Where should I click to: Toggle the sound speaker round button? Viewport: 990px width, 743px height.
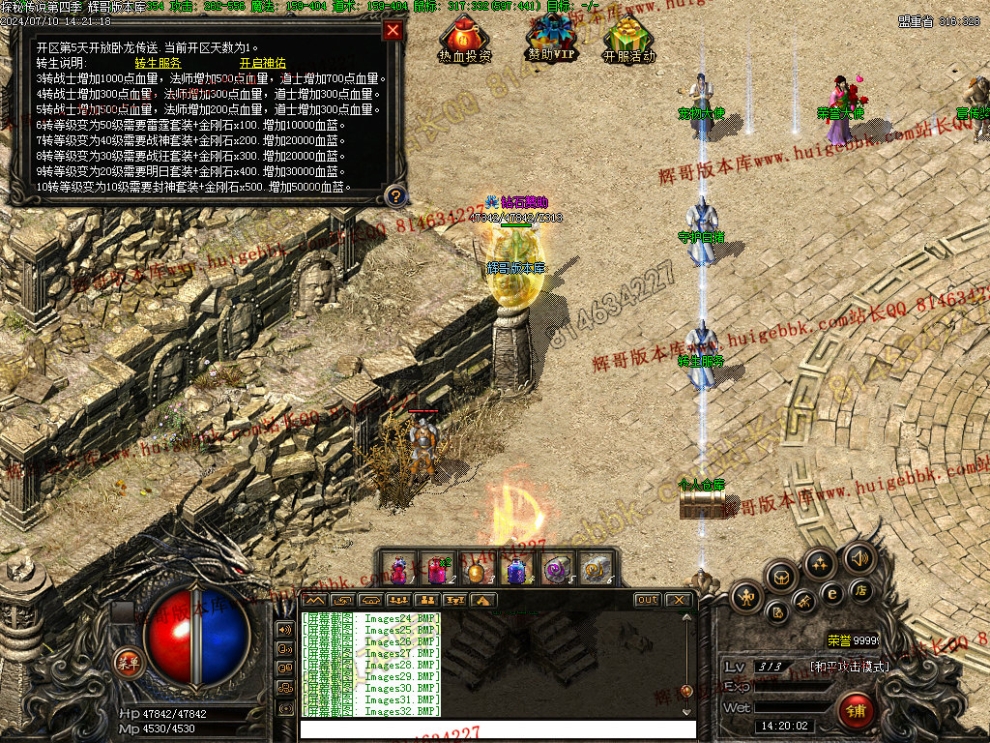(859, 557)
